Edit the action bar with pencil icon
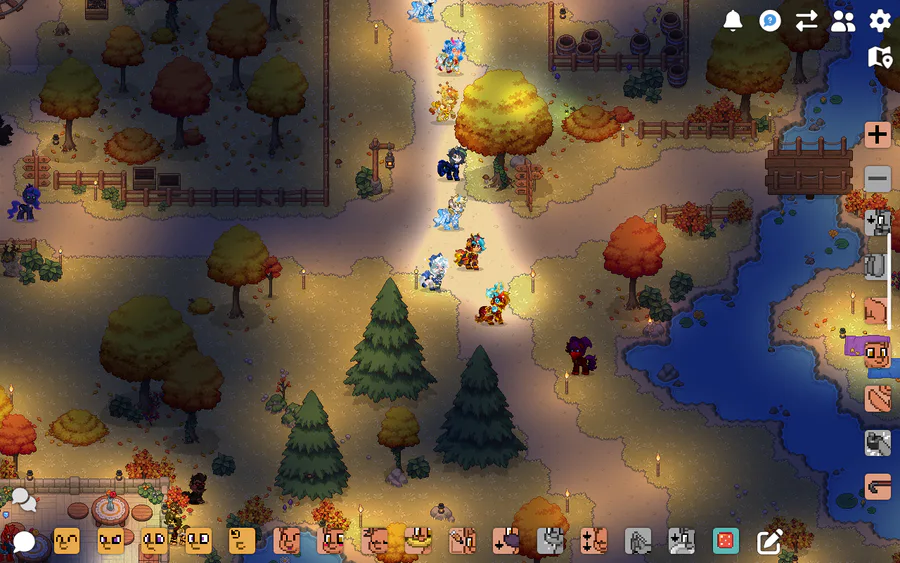The height and width of the screenshot is (563, 900). tap(769, 542)
